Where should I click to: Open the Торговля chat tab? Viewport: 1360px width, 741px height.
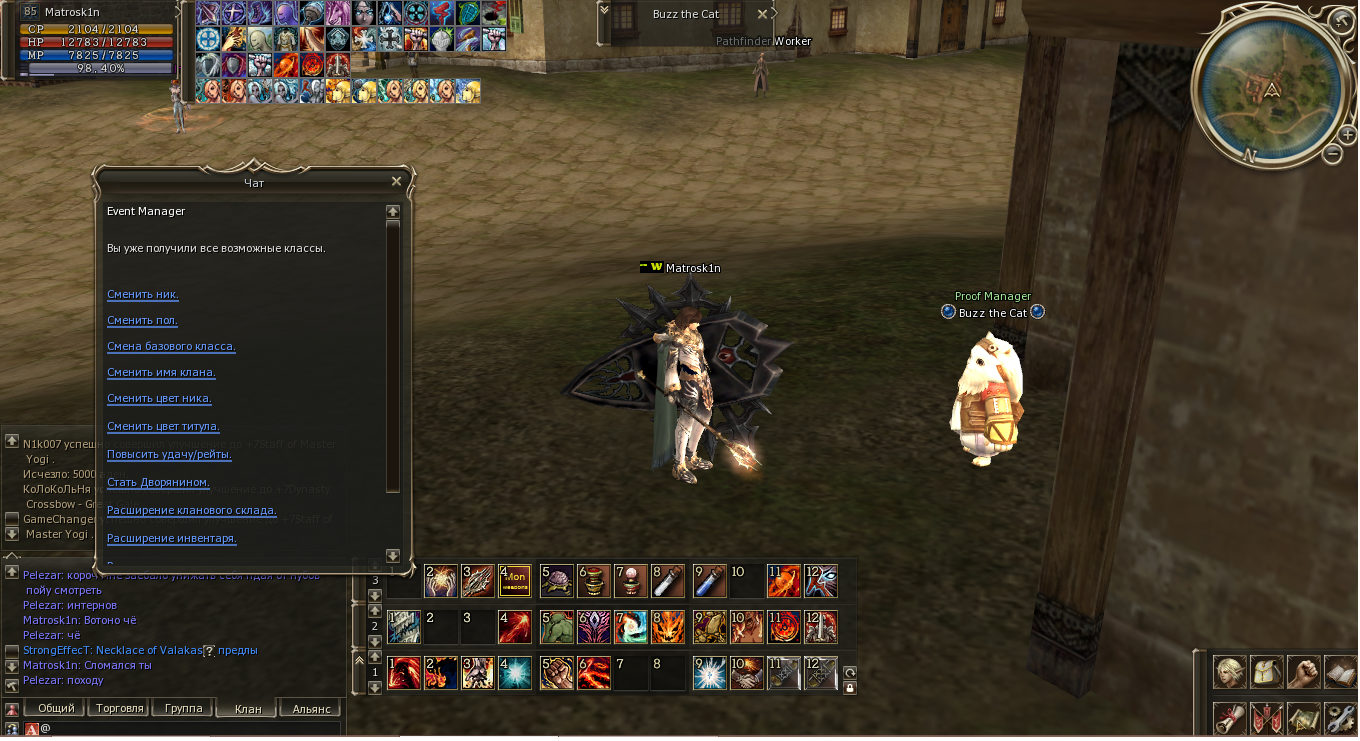click(x=120, y=708)
